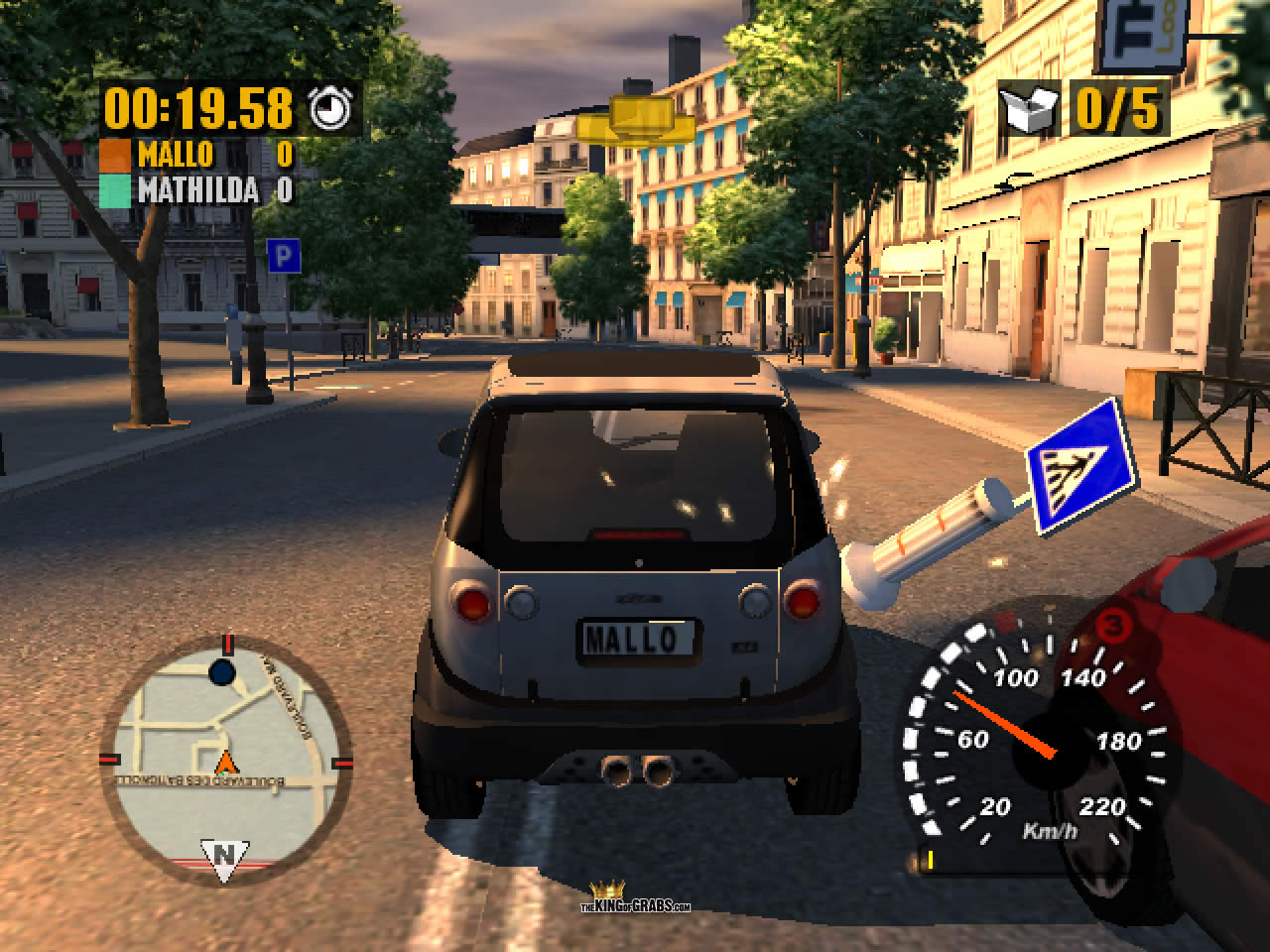Select the open box package icon

click(1029, 109)
